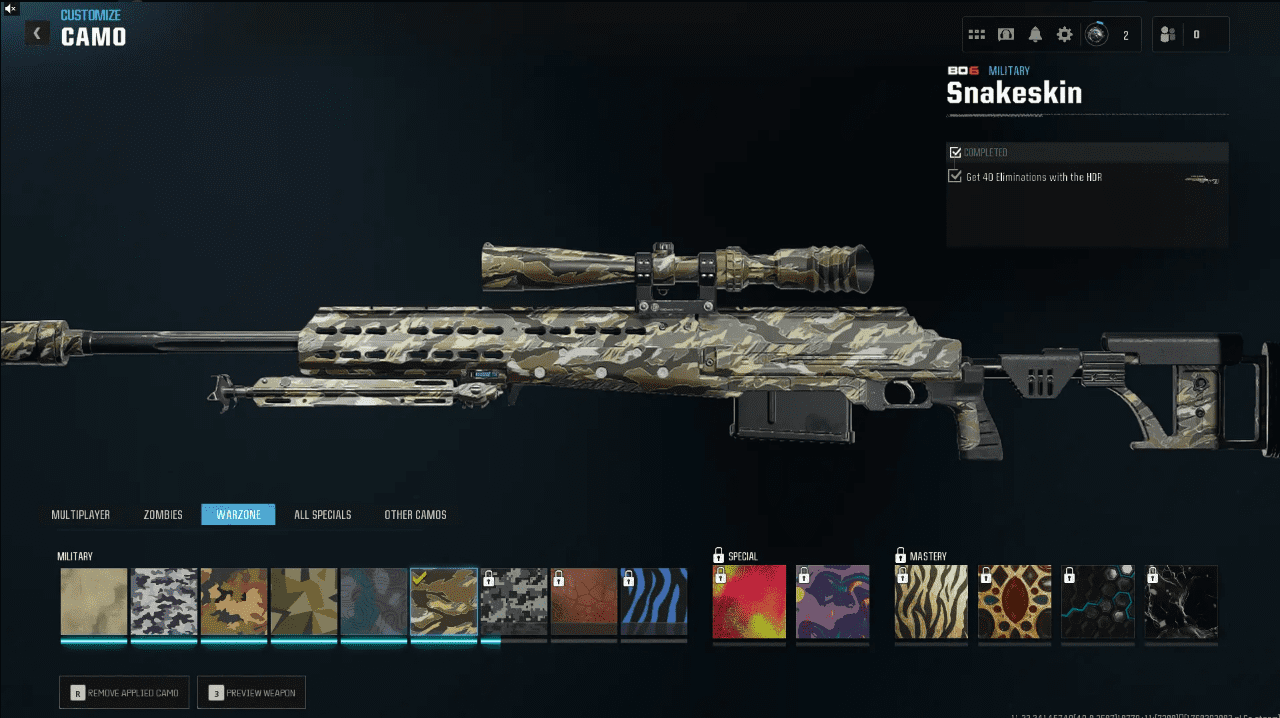Switch to the Multiplayer camo tab
Viewport: 1280px width, 718px height.
click(81, 515)
